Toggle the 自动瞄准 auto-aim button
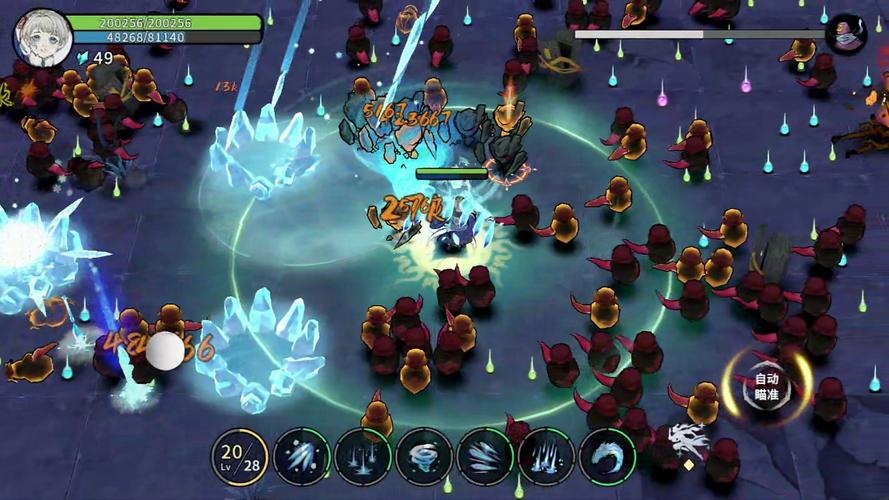 (766, 386)
